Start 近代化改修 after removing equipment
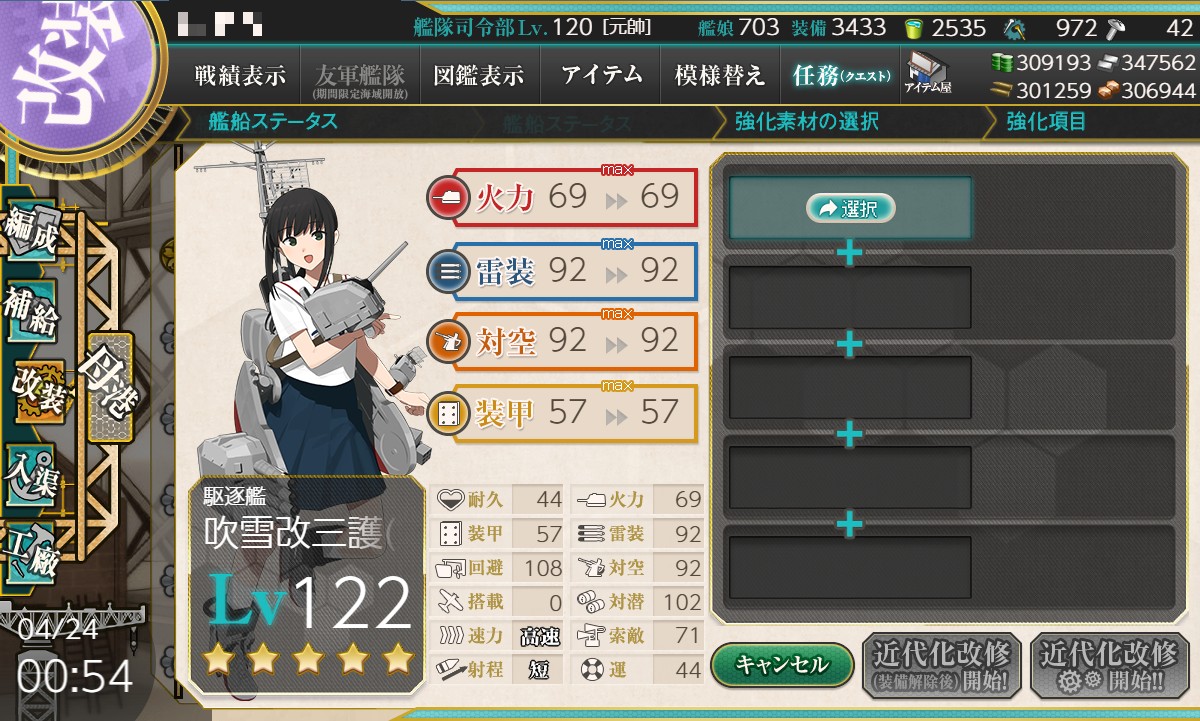Screen dimensions: 1200x721 [940, 664]
